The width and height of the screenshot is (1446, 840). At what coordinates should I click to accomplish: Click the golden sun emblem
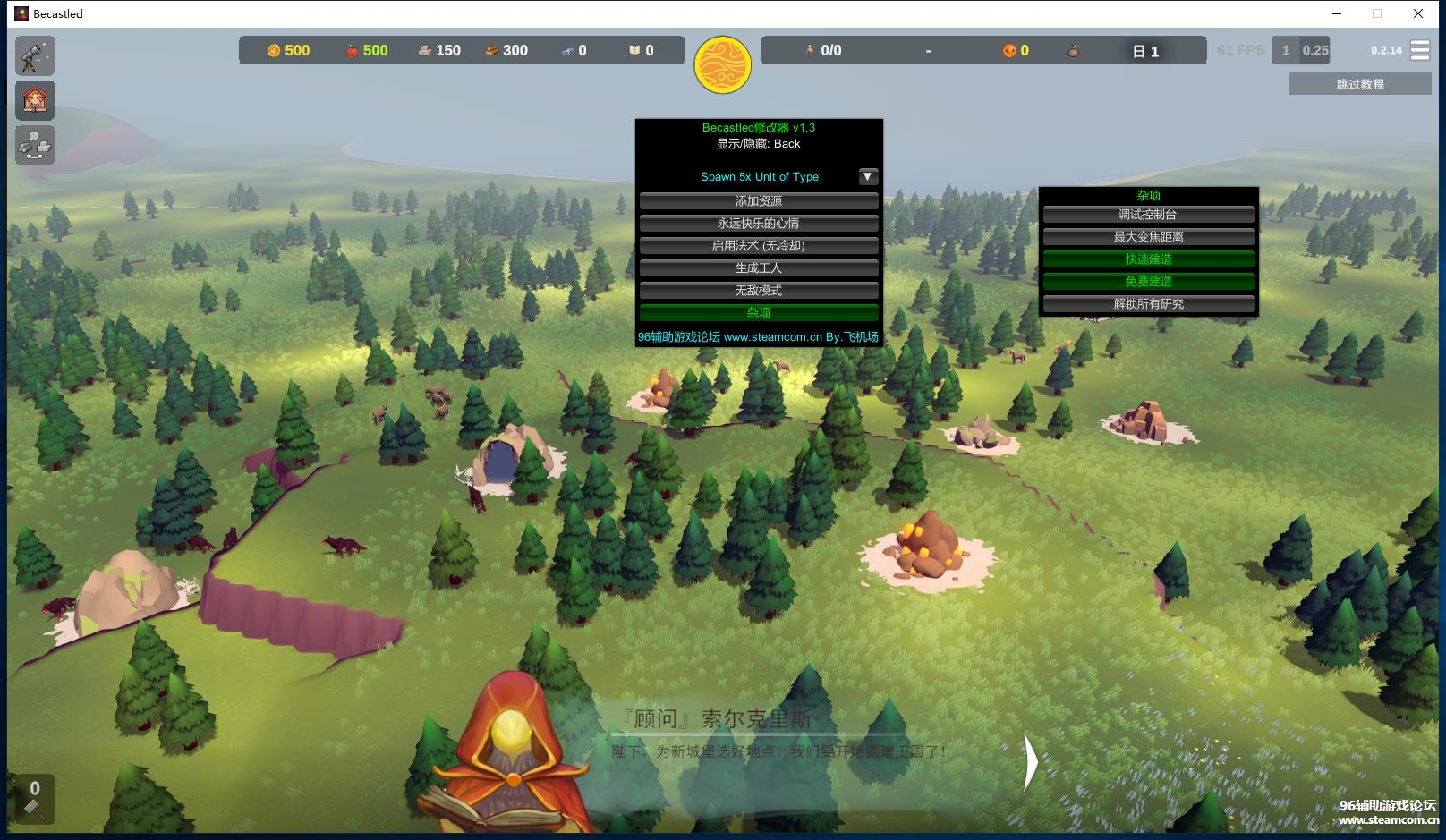722,64
